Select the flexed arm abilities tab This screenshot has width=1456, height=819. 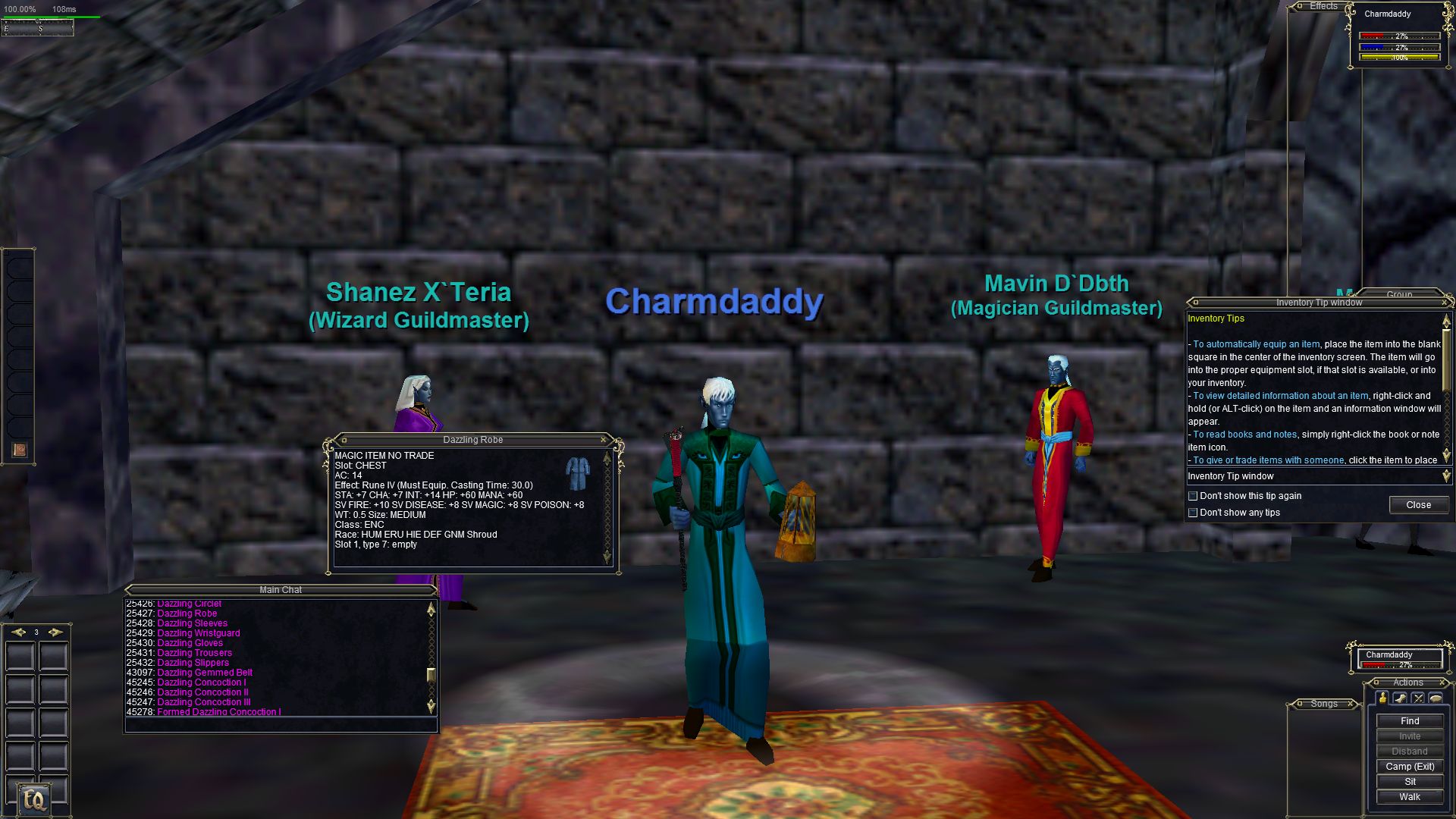click(x=1400, y=698)
